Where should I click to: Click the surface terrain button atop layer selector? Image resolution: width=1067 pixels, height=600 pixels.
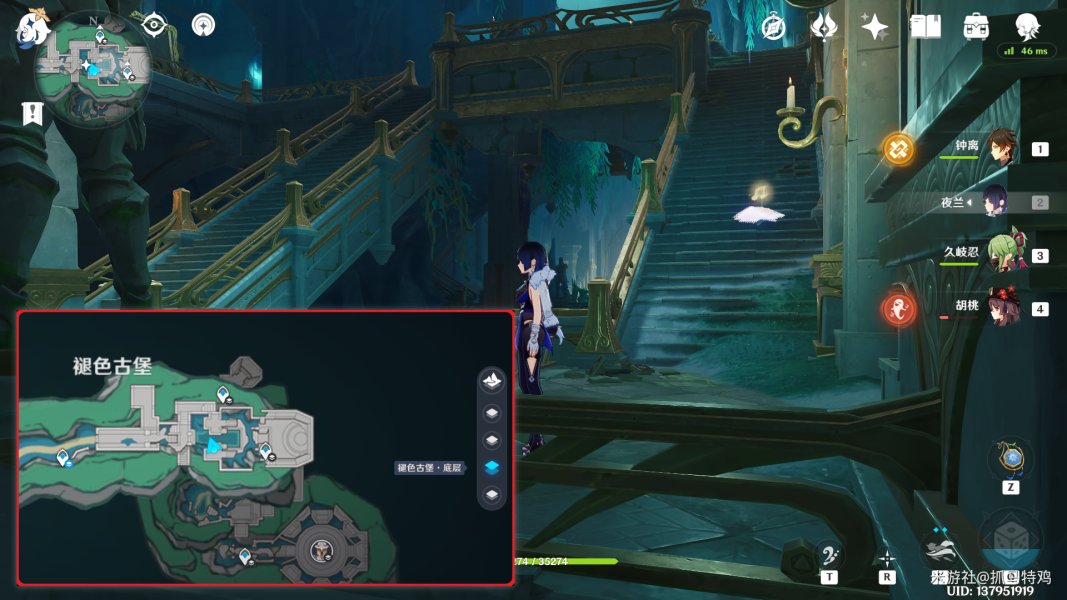pos(492,381)
